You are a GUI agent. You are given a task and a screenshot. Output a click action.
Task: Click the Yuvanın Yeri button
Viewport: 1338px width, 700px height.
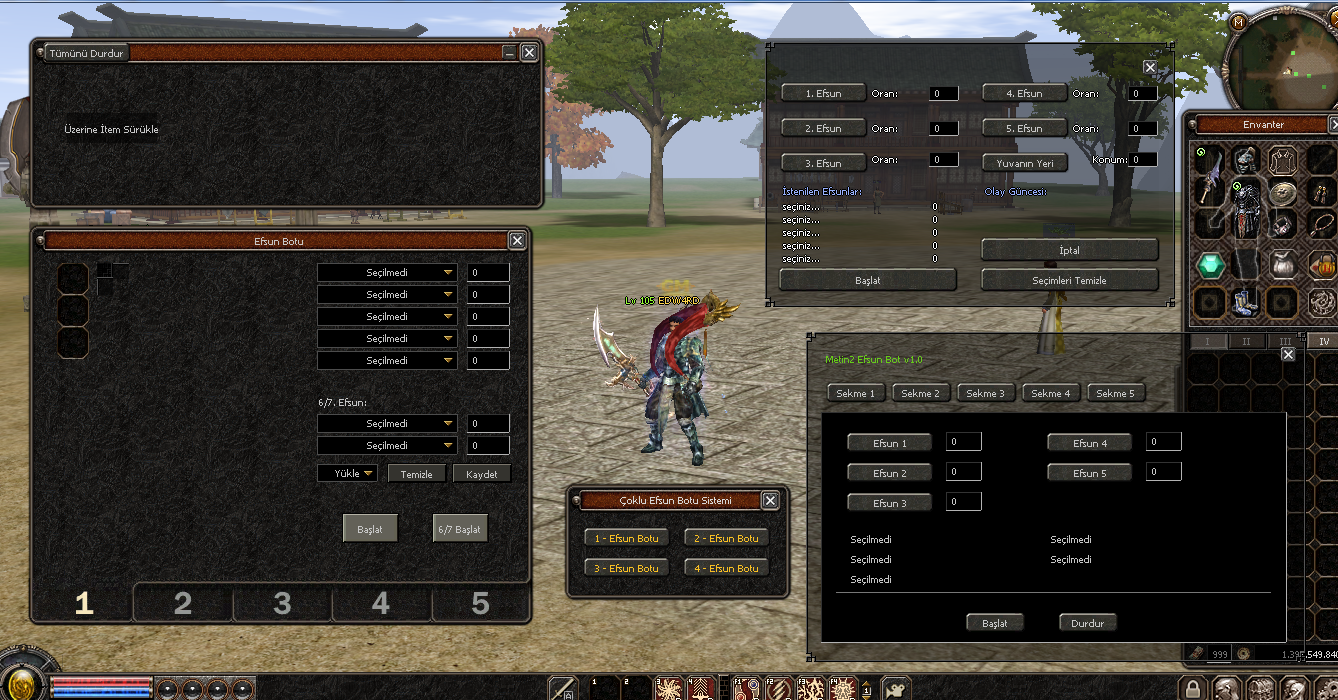pos(1025,162)
